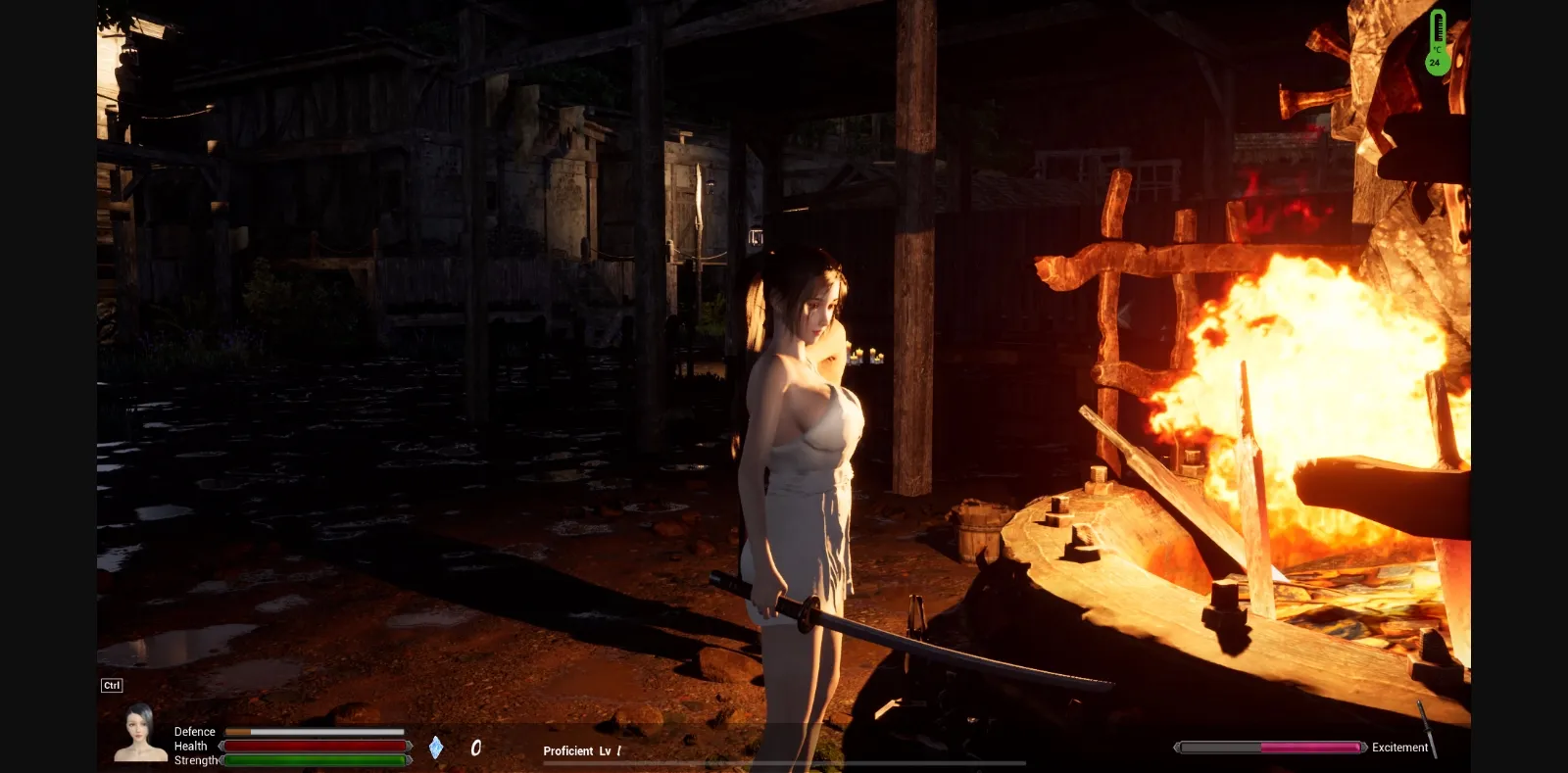Click the Excitement progress bar

tap(1269, 746)
